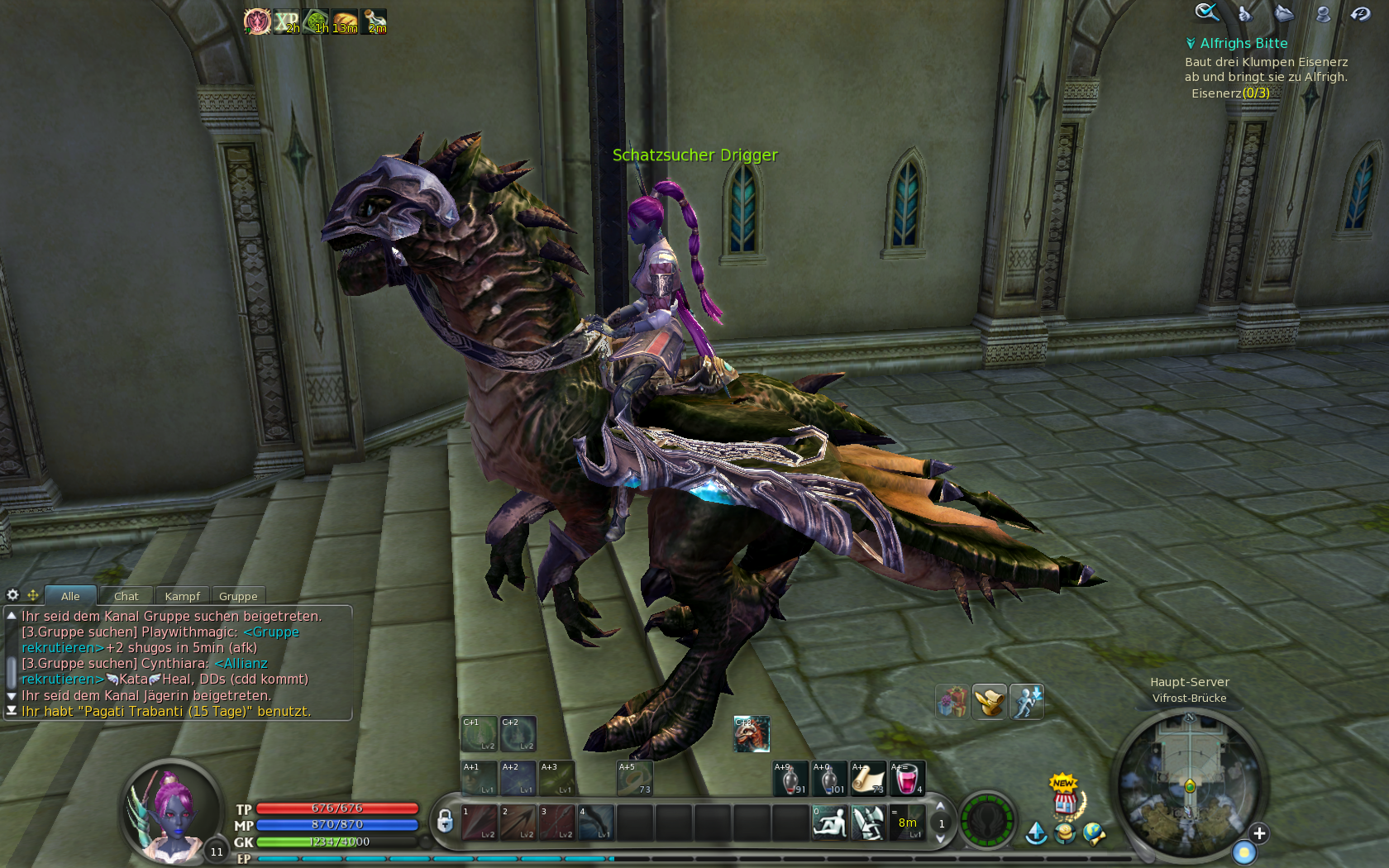Zoom in the minimap with plus button
Viewport: 1389px width, 868px height.
[1258, 833]
